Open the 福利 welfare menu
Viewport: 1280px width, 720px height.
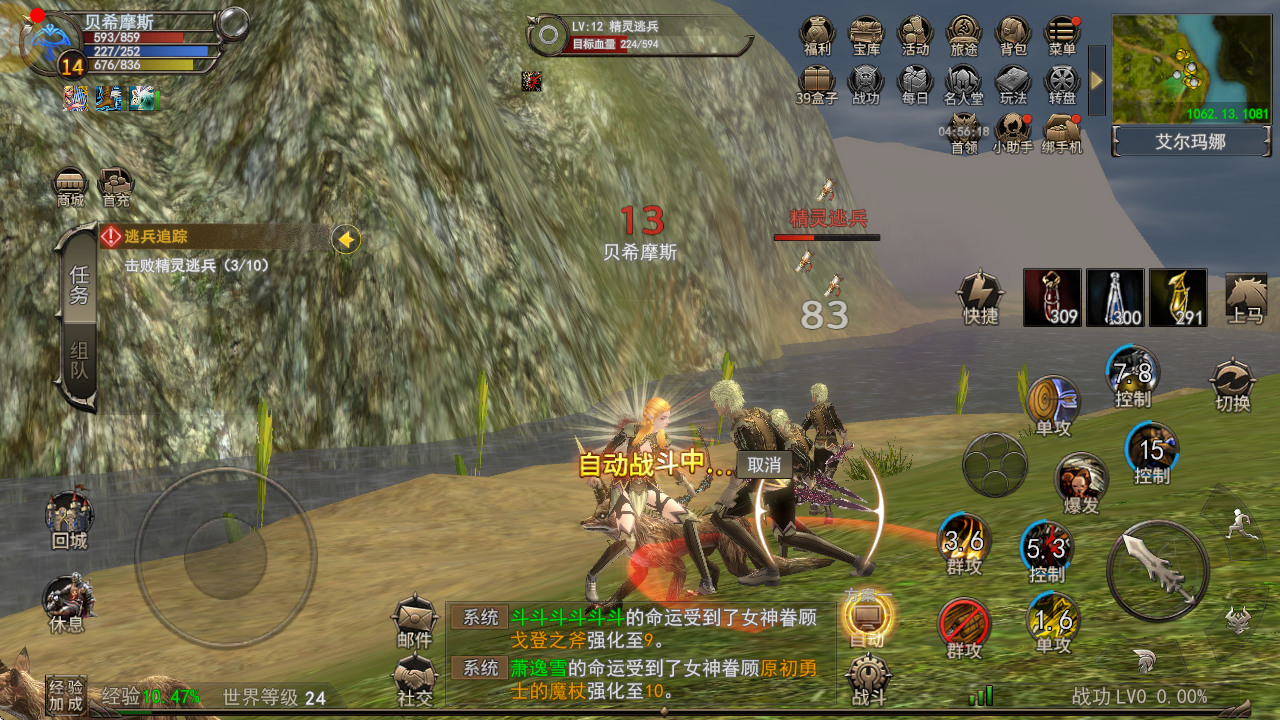pos(817,34)
